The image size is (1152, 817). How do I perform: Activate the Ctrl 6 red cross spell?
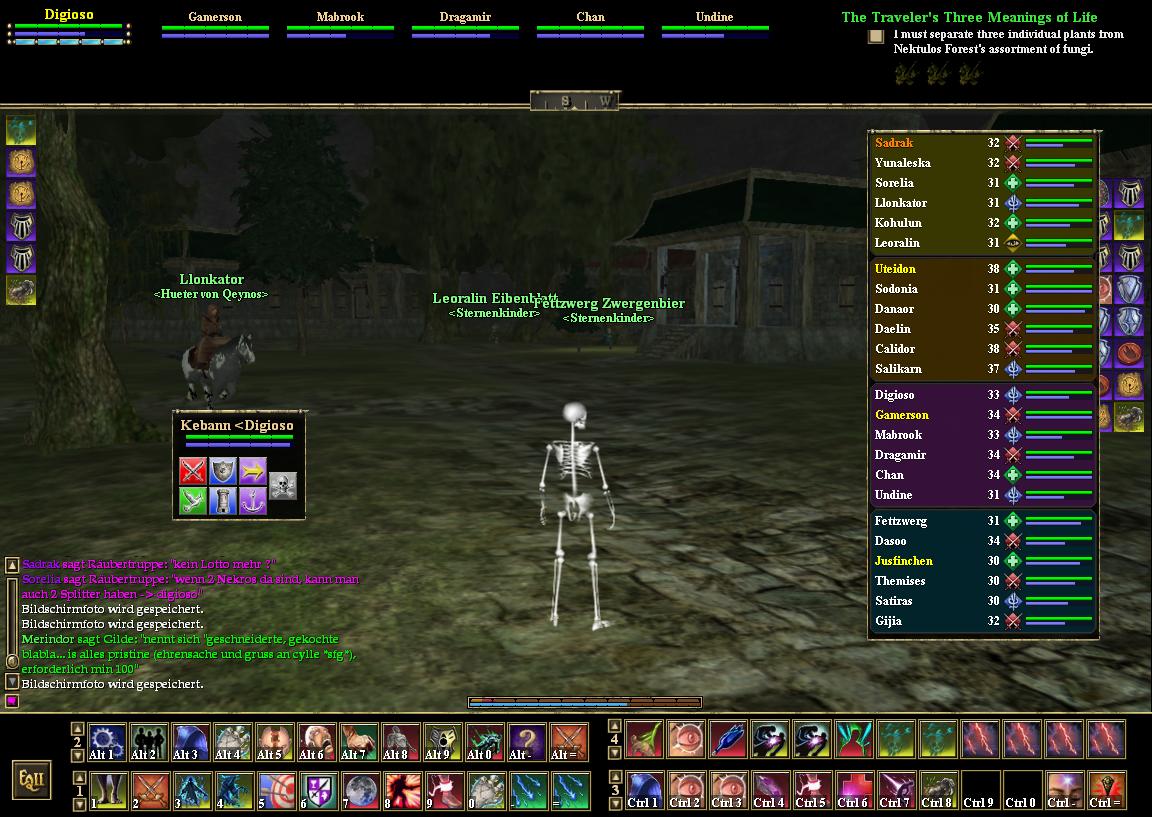[853, 790]
